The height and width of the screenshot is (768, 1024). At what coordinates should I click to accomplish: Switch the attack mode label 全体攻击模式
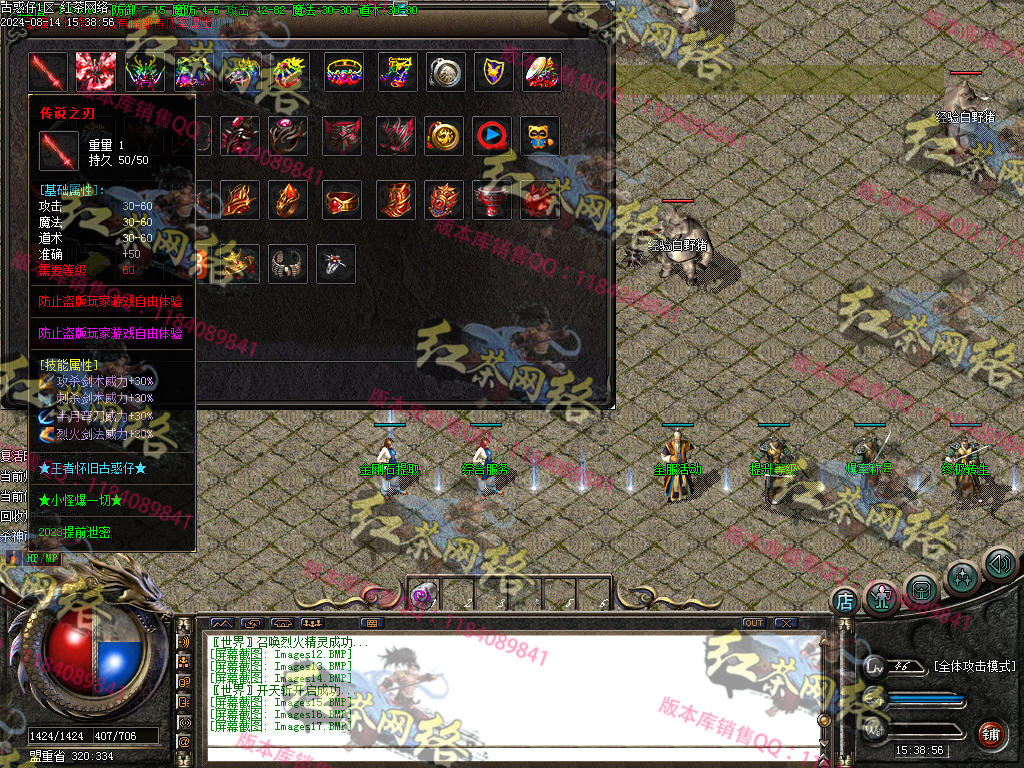coord(974,666)
